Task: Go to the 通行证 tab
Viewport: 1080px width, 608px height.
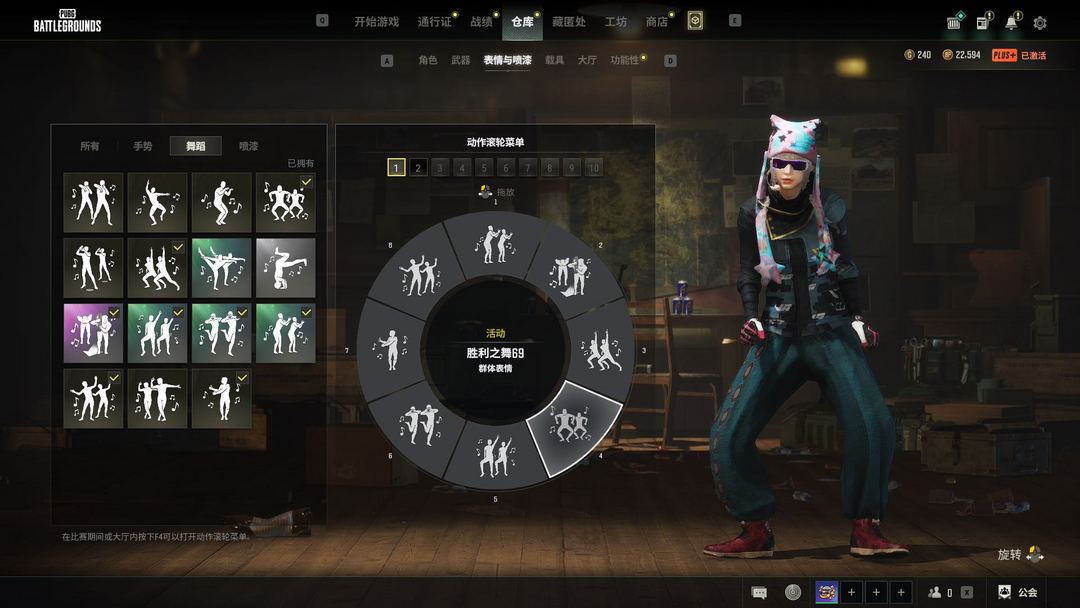Action: click(434, 21)
